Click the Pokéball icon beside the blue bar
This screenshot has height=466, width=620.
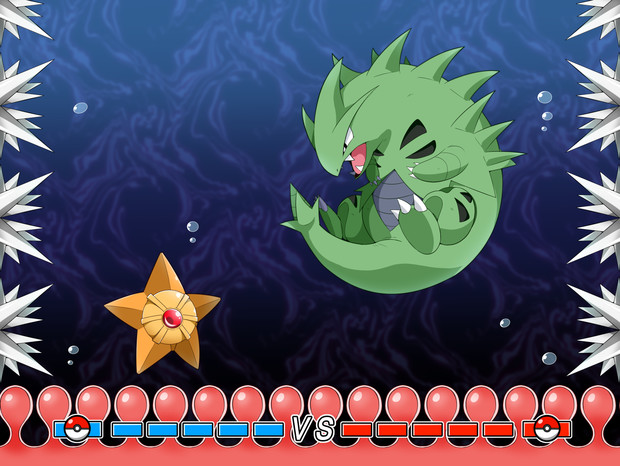coord(78,428)
